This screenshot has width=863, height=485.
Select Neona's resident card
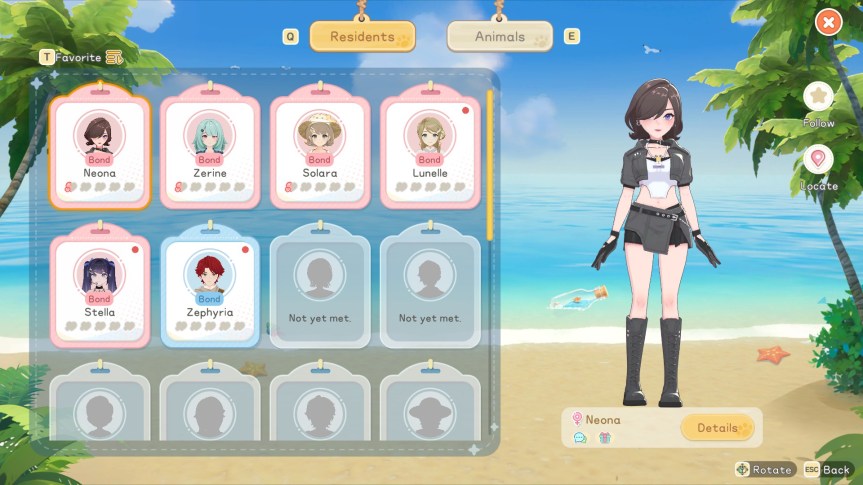99,150
